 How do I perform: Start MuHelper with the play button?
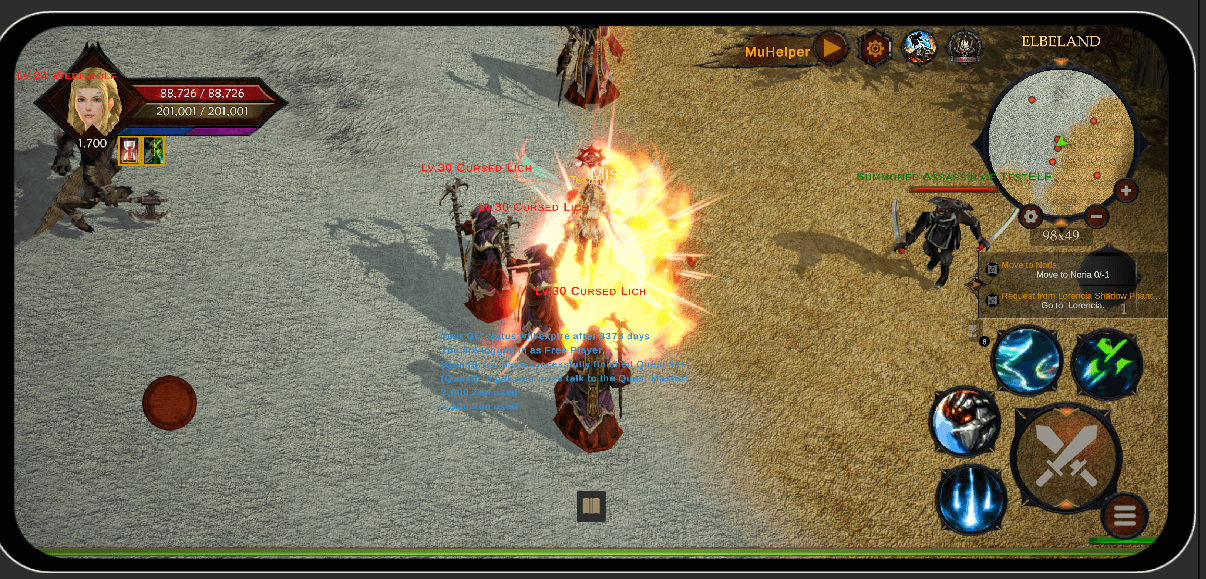(830, 48)
